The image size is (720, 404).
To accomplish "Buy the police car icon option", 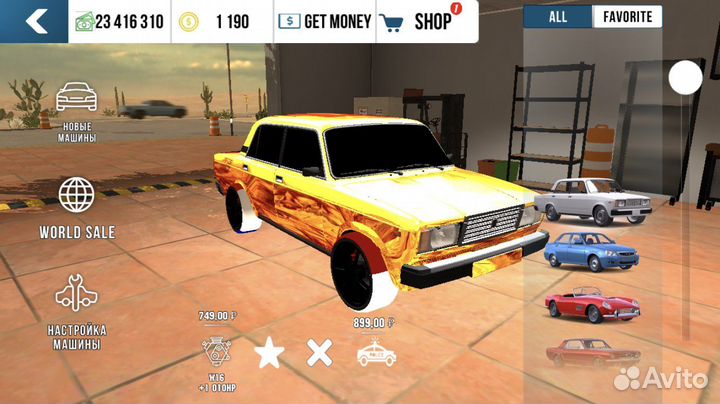I will pyautogui.click(x=376, y=353).
